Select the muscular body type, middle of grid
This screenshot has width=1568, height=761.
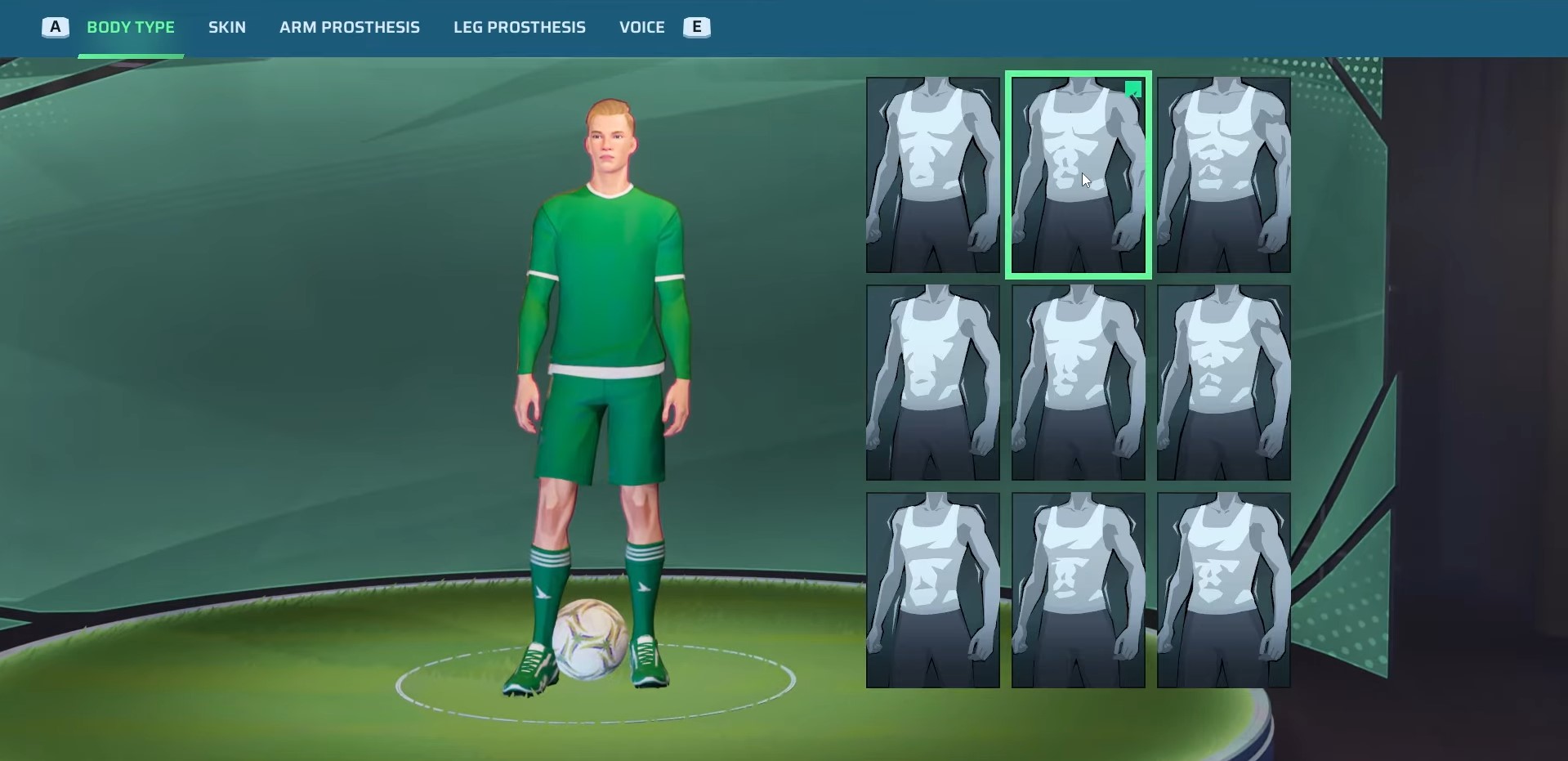coord(1078,381)
